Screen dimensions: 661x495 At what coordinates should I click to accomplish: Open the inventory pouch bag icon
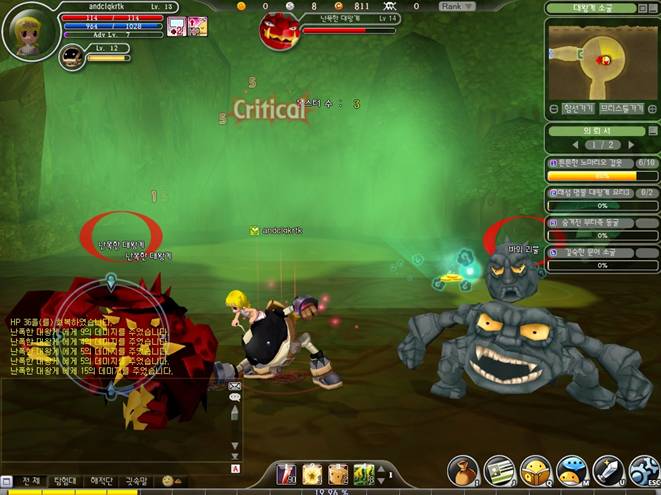click(462, 471)
